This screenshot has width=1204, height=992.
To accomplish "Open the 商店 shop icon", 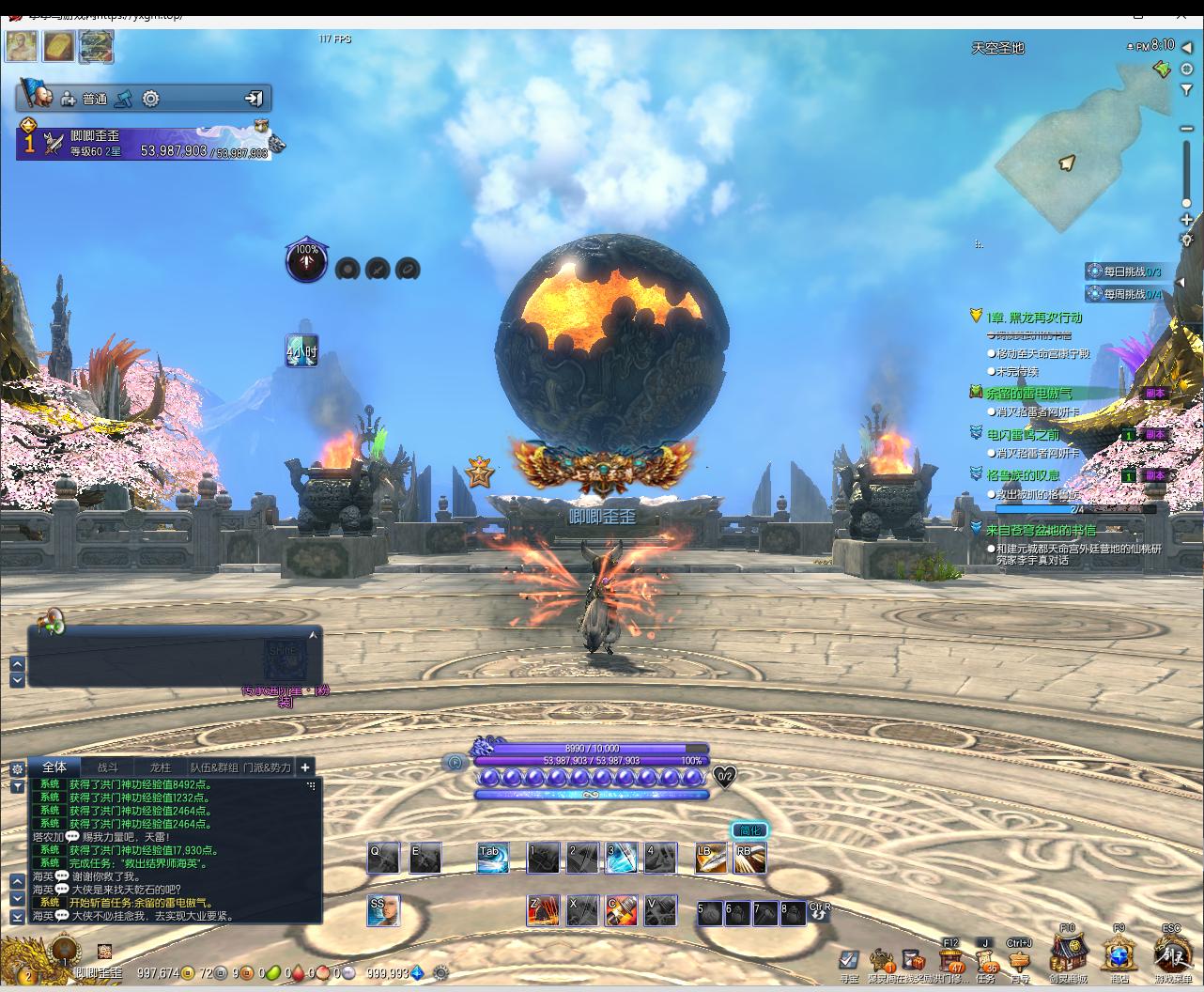I will coord(1119,956).
